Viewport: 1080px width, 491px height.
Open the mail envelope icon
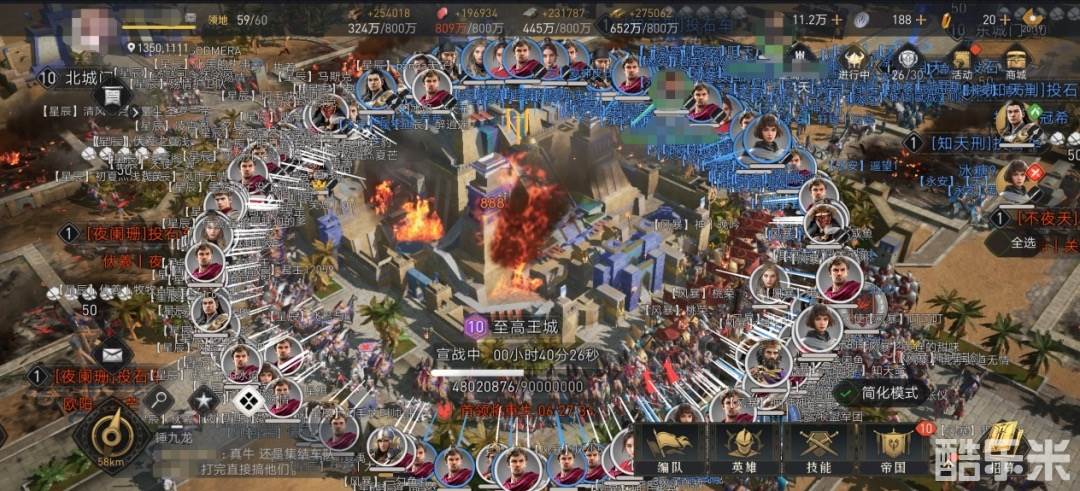point(112,352)
